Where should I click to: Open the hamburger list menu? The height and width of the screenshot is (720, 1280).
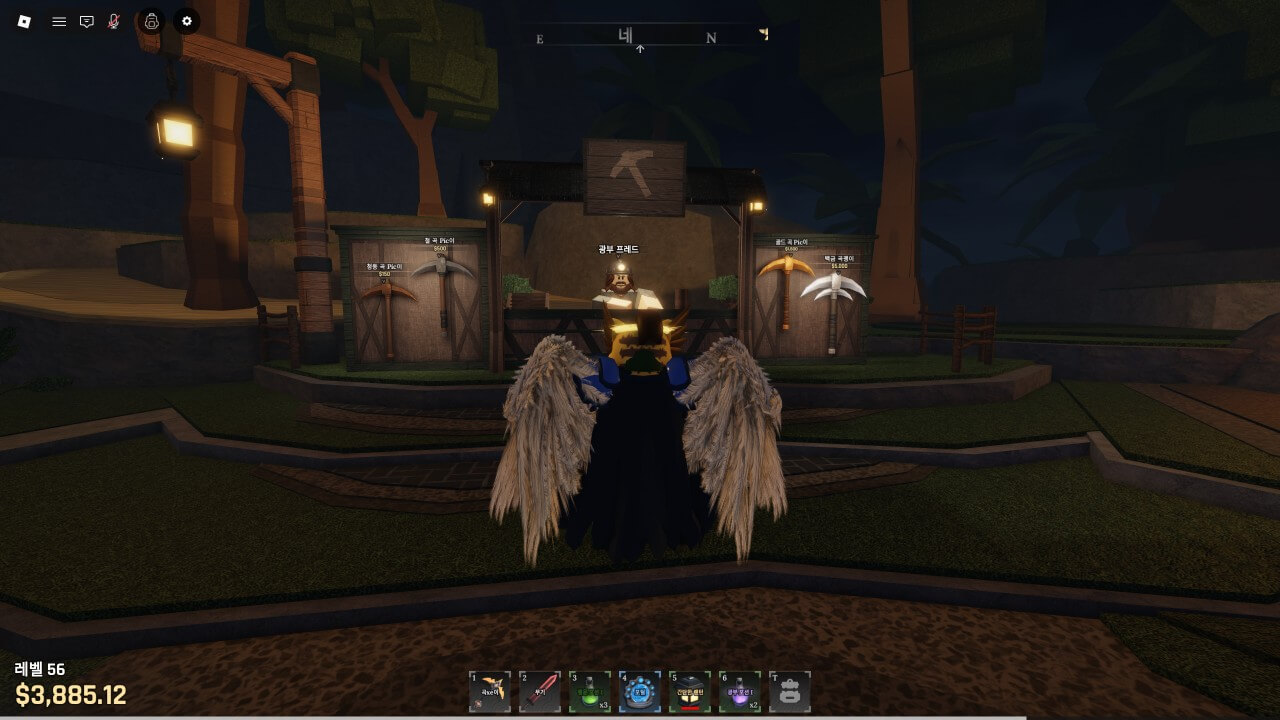click(59, 21)
